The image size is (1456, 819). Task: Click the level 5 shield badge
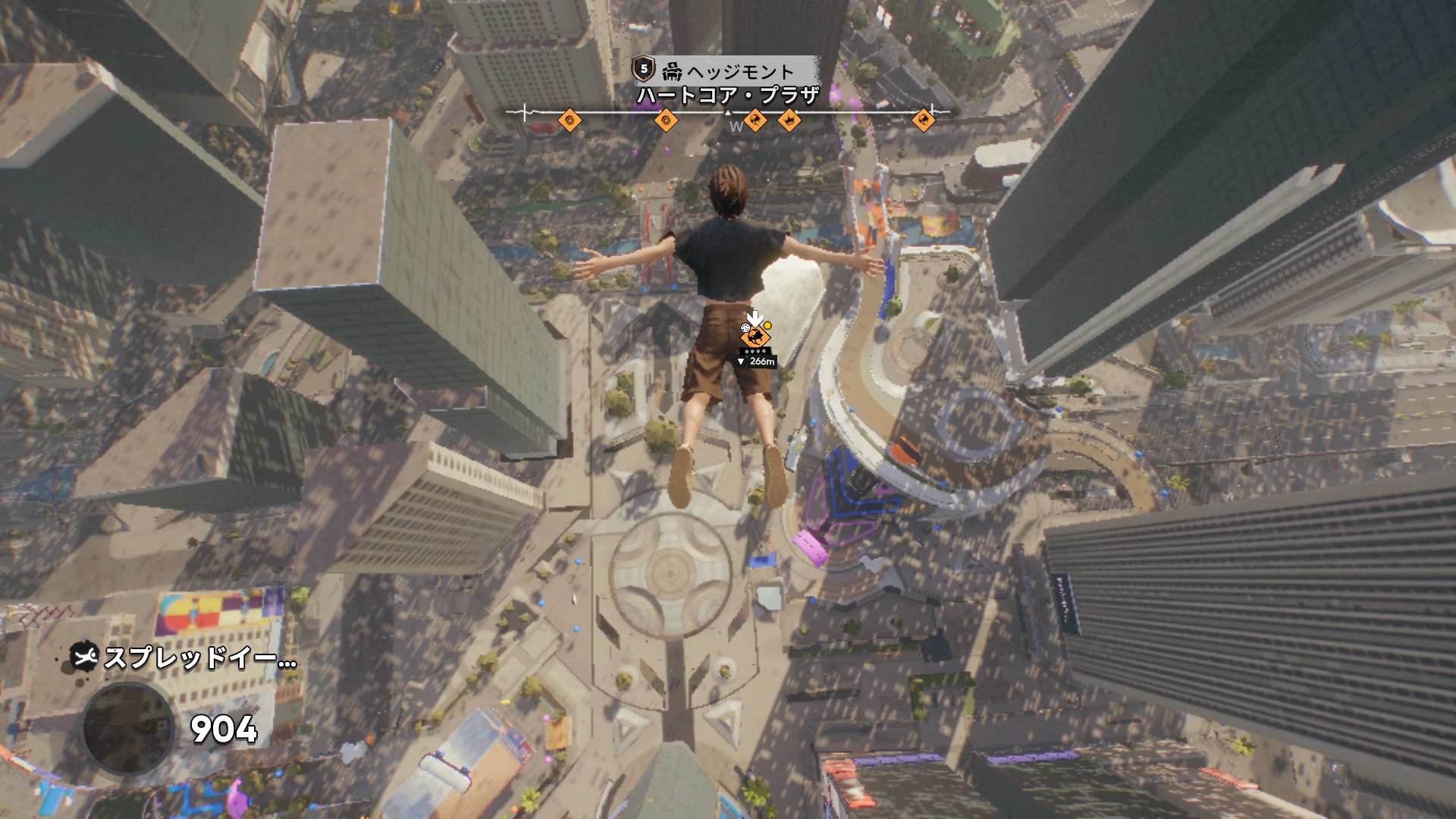point(644,70)
